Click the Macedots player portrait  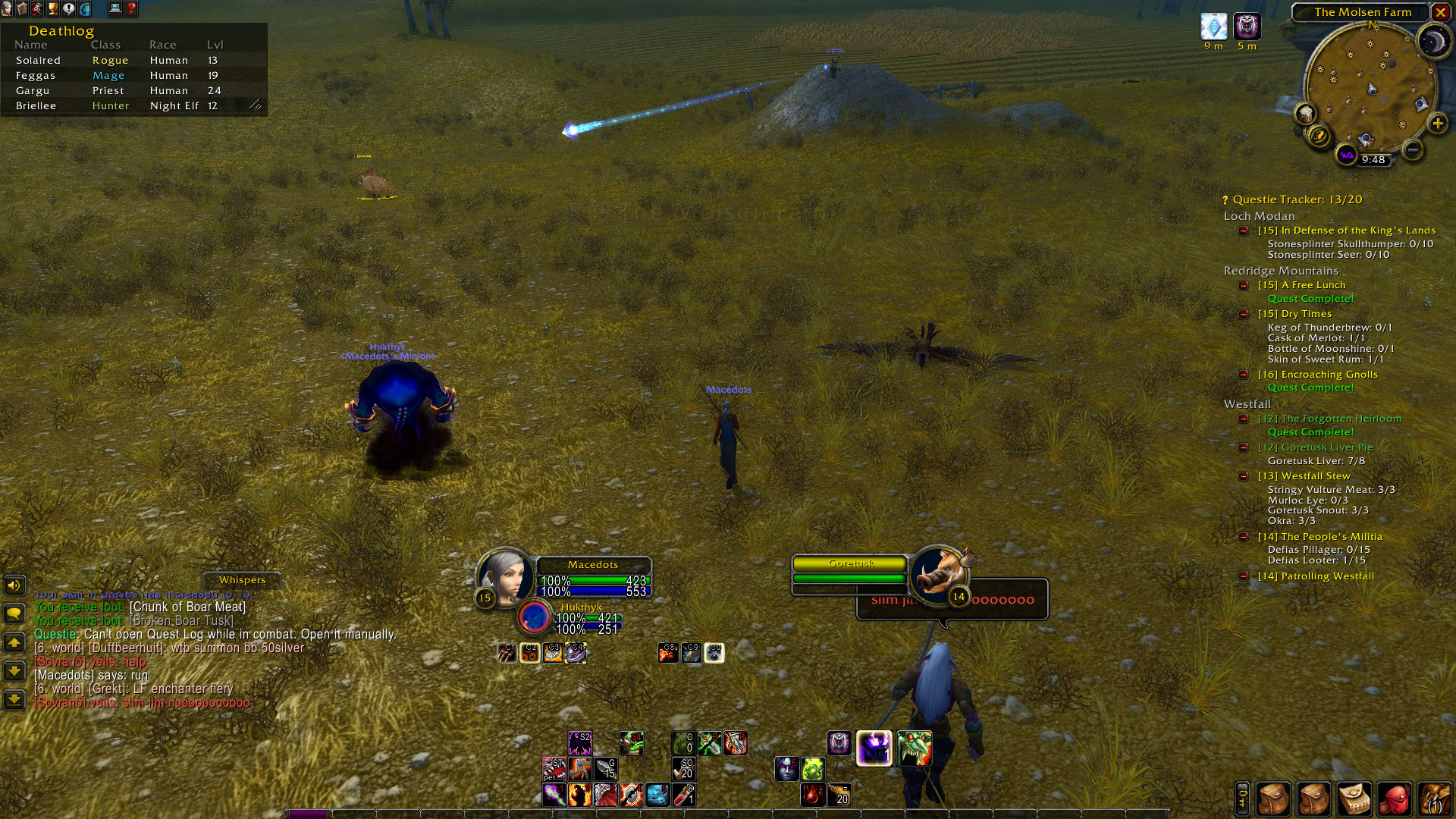click(x=506, y=575)
